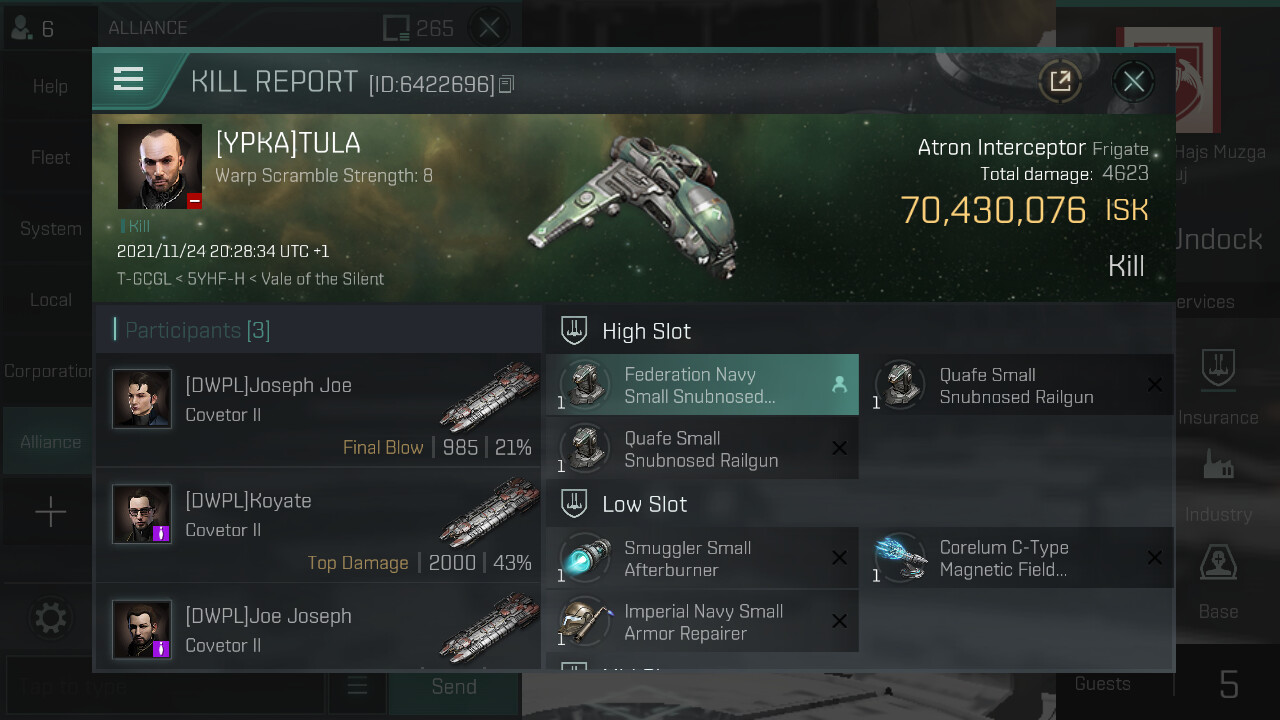Send the chat message
Image resolution: width=1280 pixels, height=720 pixels.
click(x=454, y=687)
